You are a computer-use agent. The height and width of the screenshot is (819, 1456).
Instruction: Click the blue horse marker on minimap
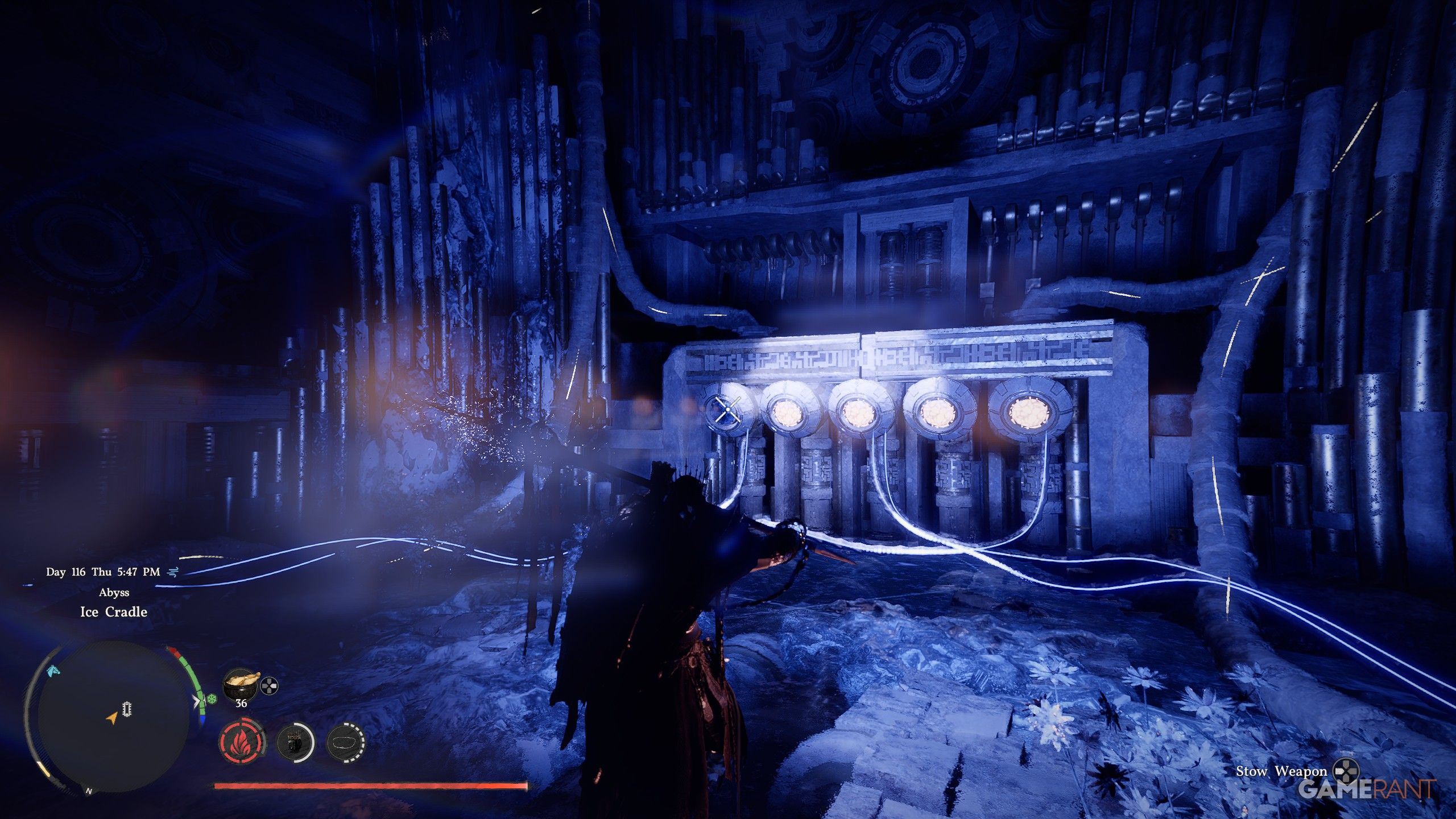click(54, 671)
